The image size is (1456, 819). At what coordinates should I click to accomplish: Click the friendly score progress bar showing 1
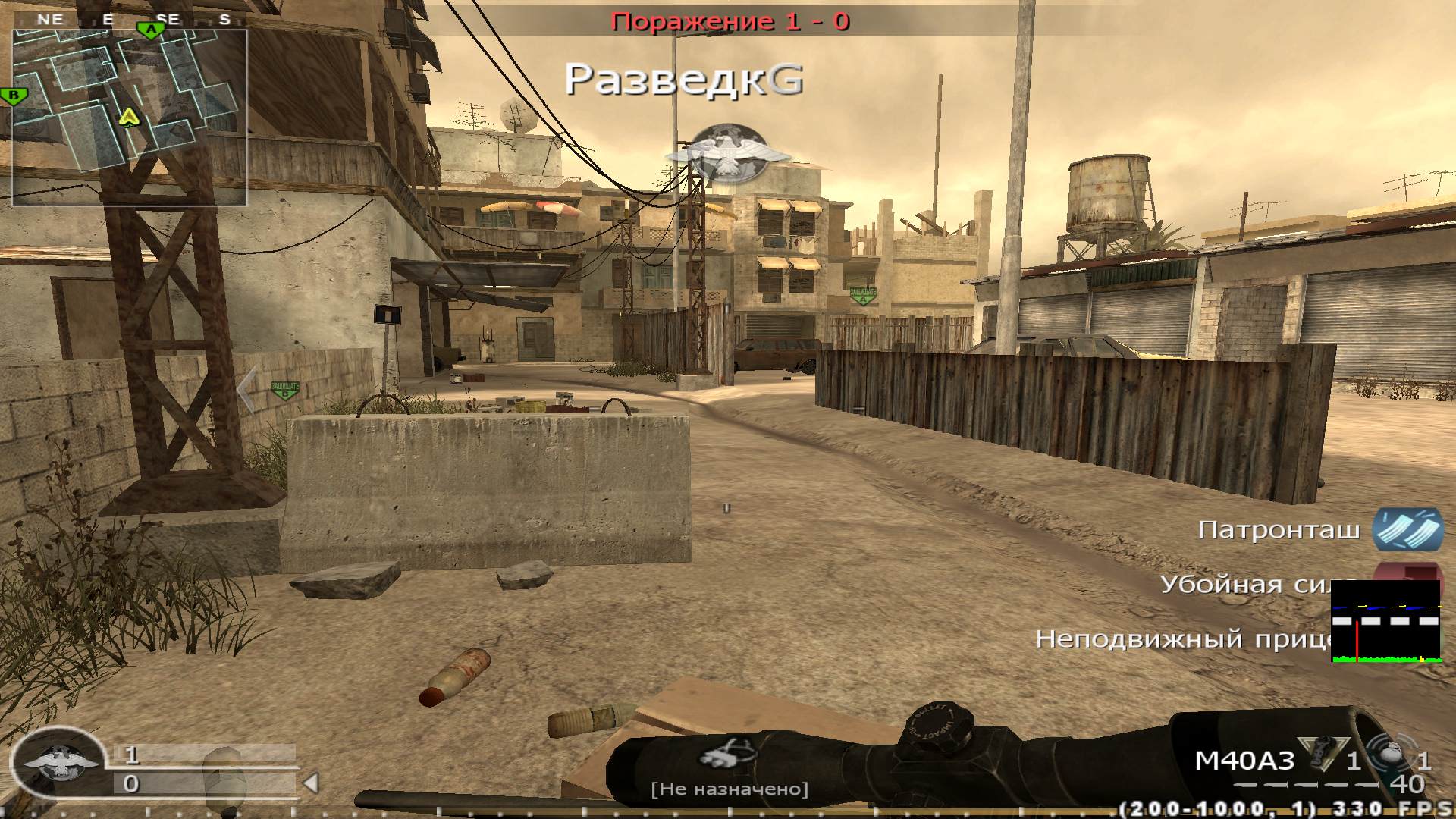(206, 755)
